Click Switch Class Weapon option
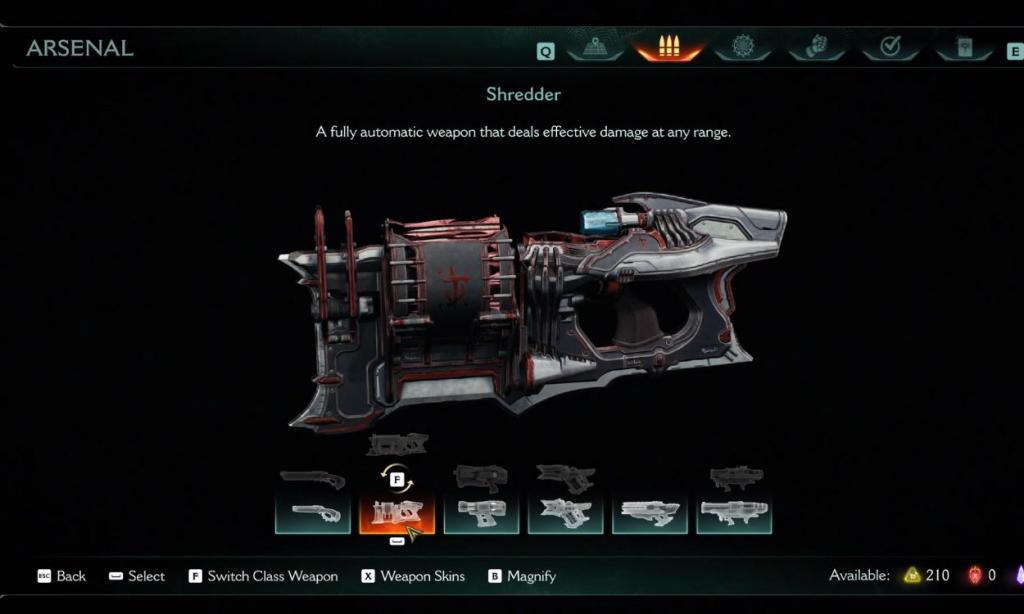The height and width of the screenshot is (614, 1024). click(263, 576)
